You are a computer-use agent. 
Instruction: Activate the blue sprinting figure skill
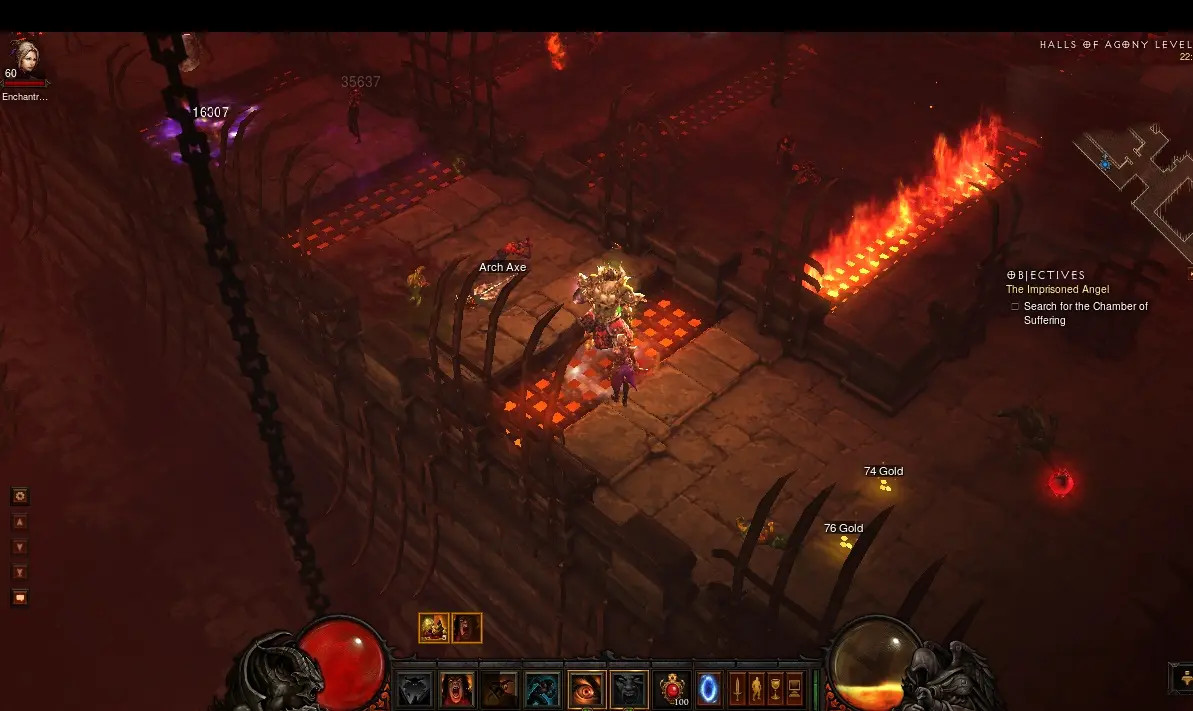543,689
